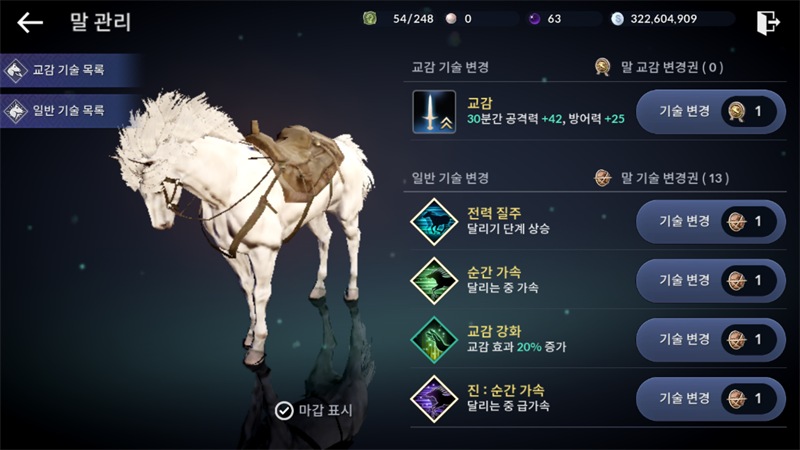The image size is (800, 450).
Task: Change the 진 : 순간 가속 skill
Action: (x=710, y=398)
